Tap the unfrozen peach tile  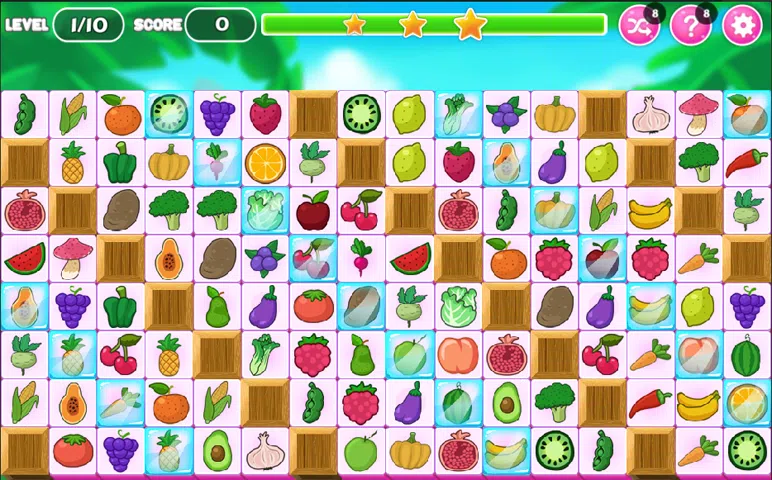coord(457,355)
